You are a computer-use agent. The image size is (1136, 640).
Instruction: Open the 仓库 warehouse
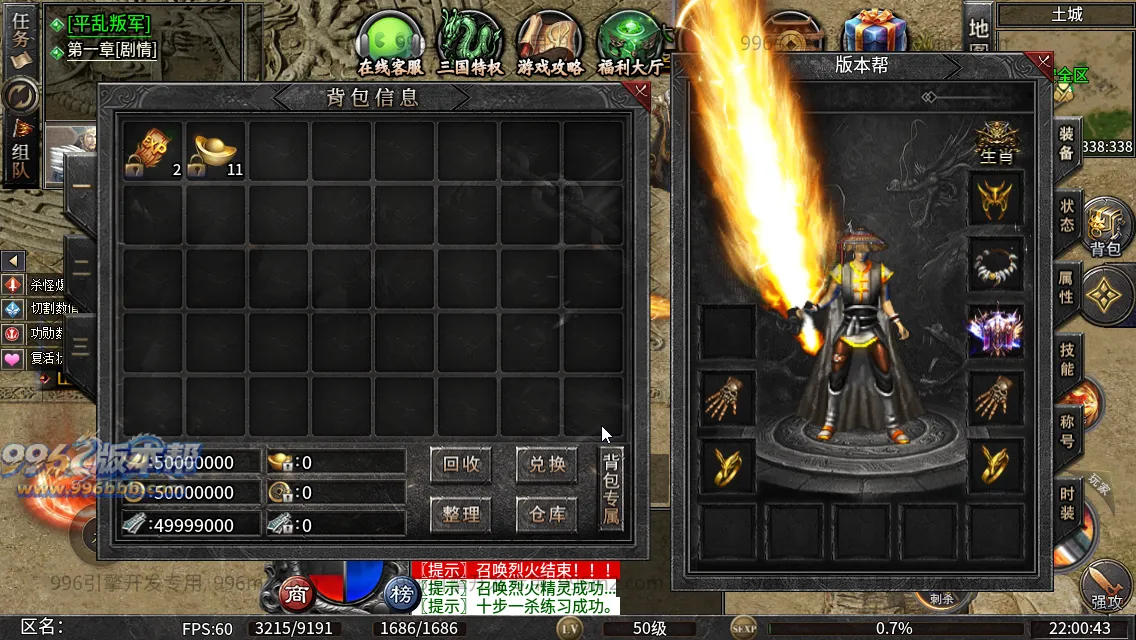[547, 514]
